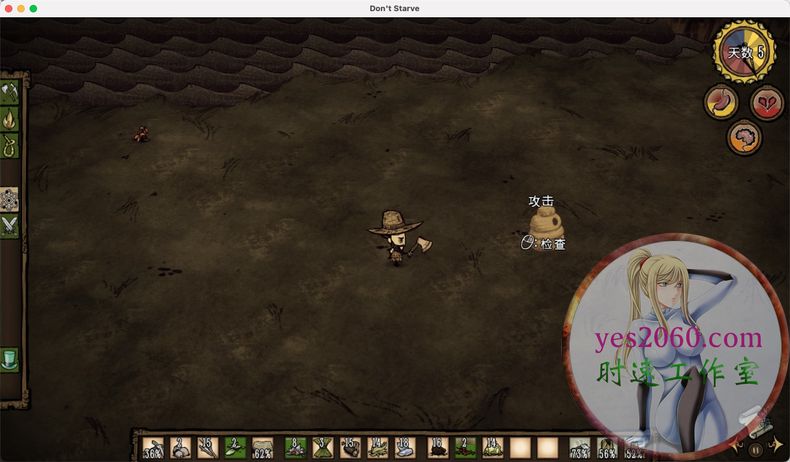The height and width of the screenshot is (462, 790).
Task: Minimize the game window
Action: pyautogui.click(x=20, y=8)
